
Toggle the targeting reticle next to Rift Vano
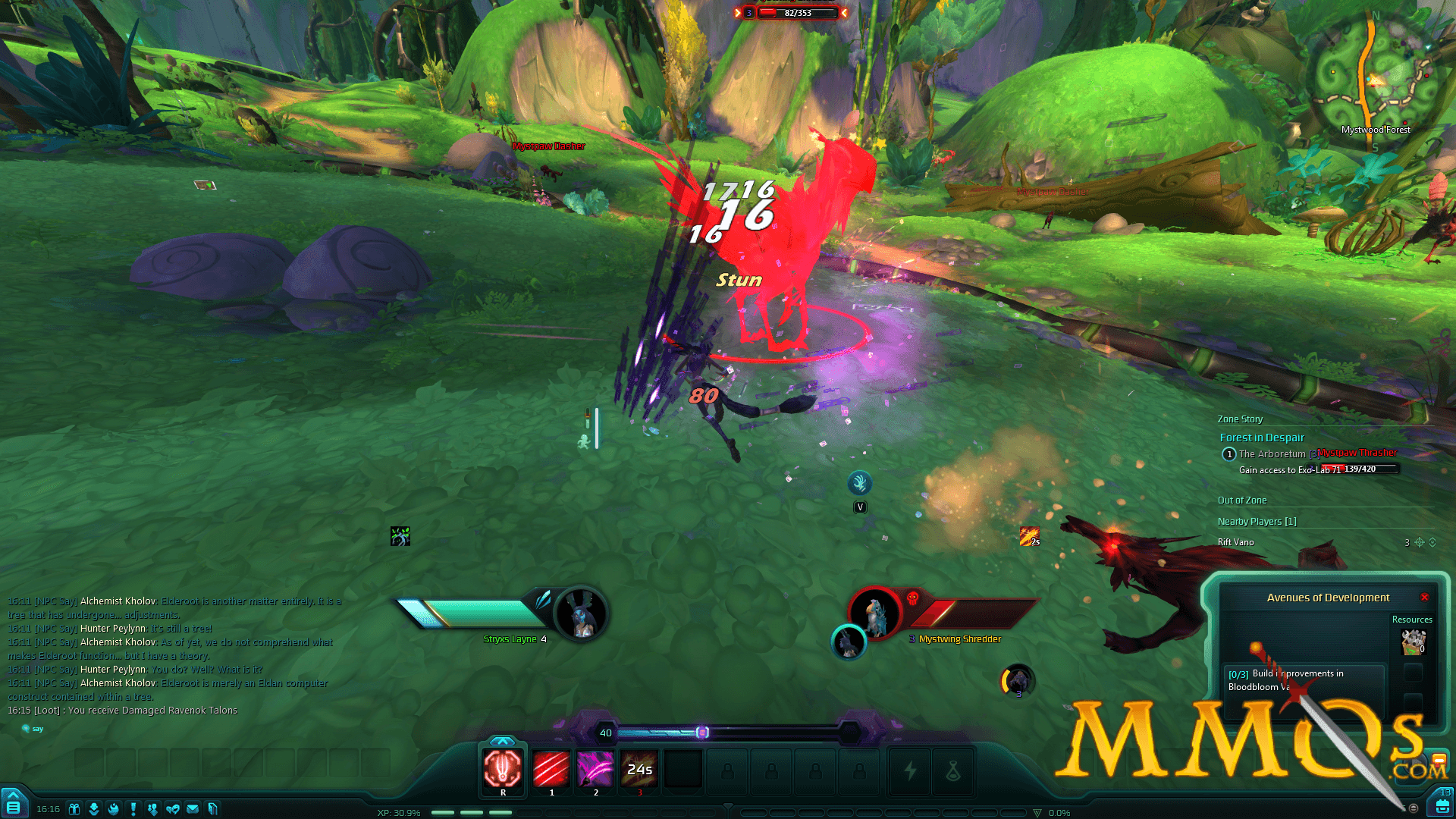click(x=1420, y=542)
